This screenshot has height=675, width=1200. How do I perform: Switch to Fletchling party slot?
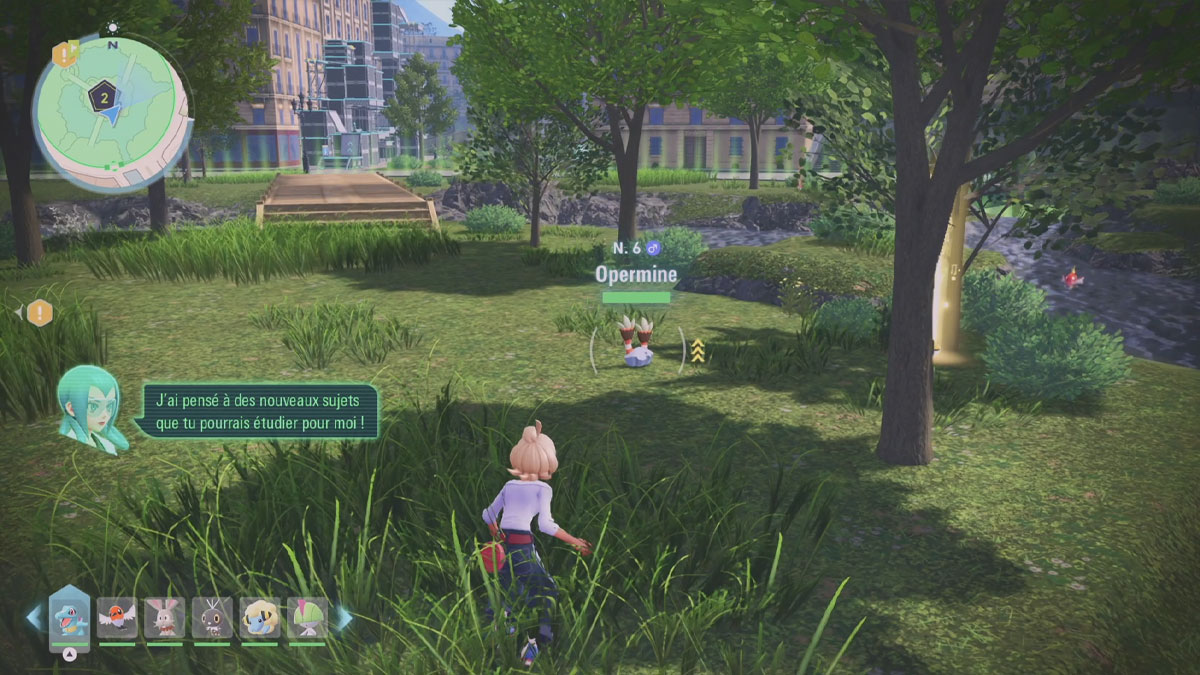tap(117, 618)
